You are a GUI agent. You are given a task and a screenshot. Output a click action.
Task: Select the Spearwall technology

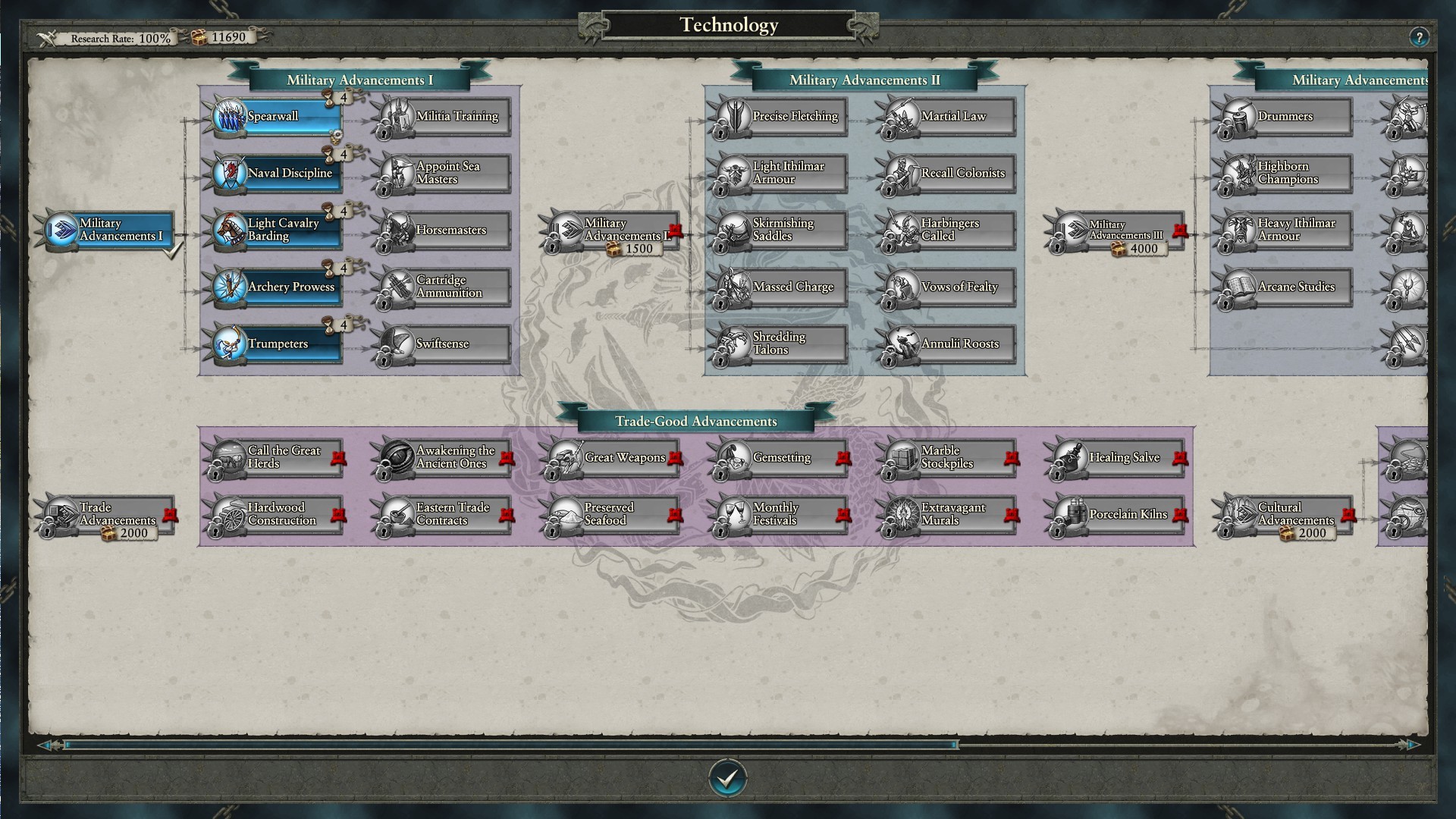tap(277, 117)
